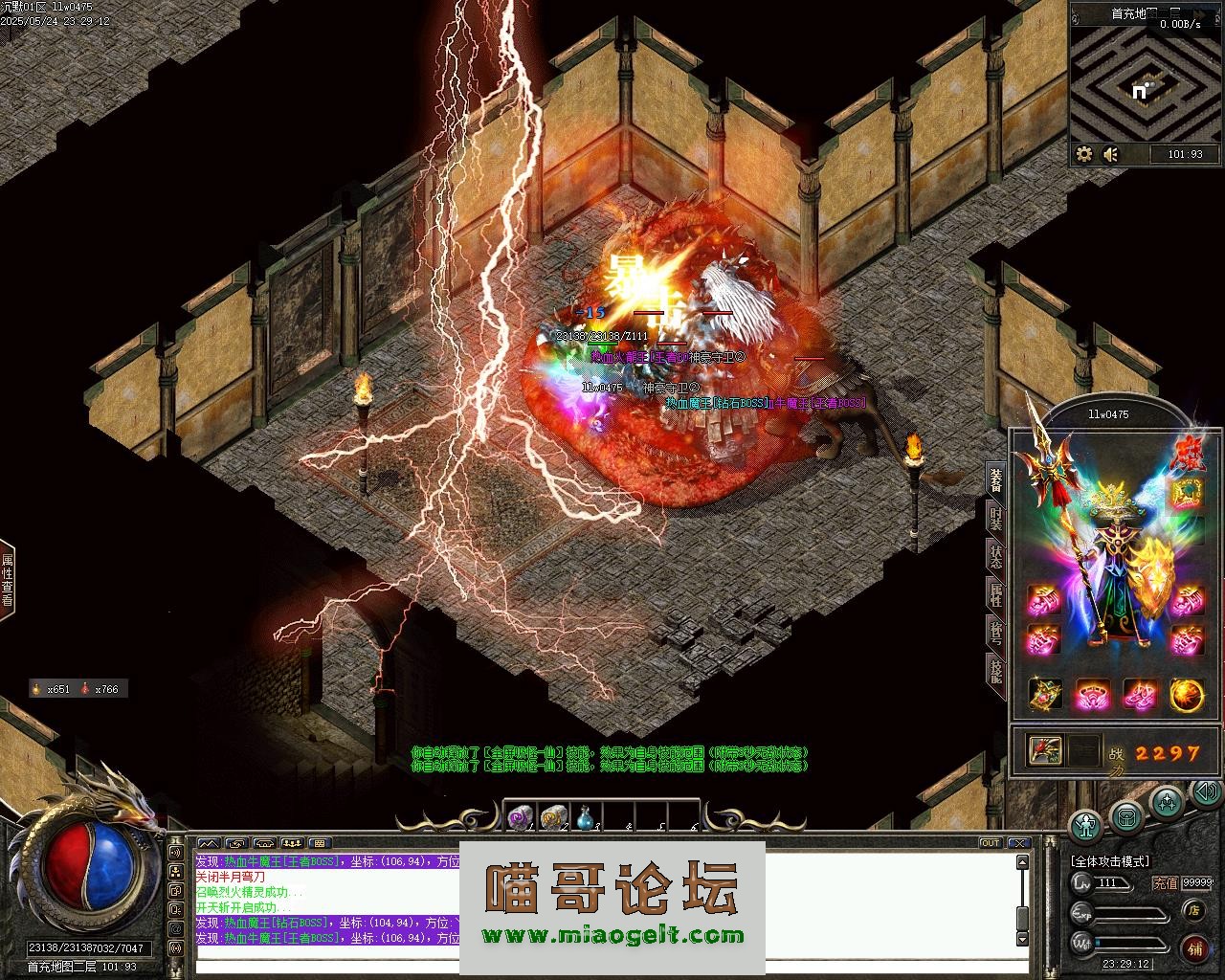Screen dimensions: 1225x980
Task: Open the 充值 recharge button
Action: pyautogui.click(x=1165, y=883)
